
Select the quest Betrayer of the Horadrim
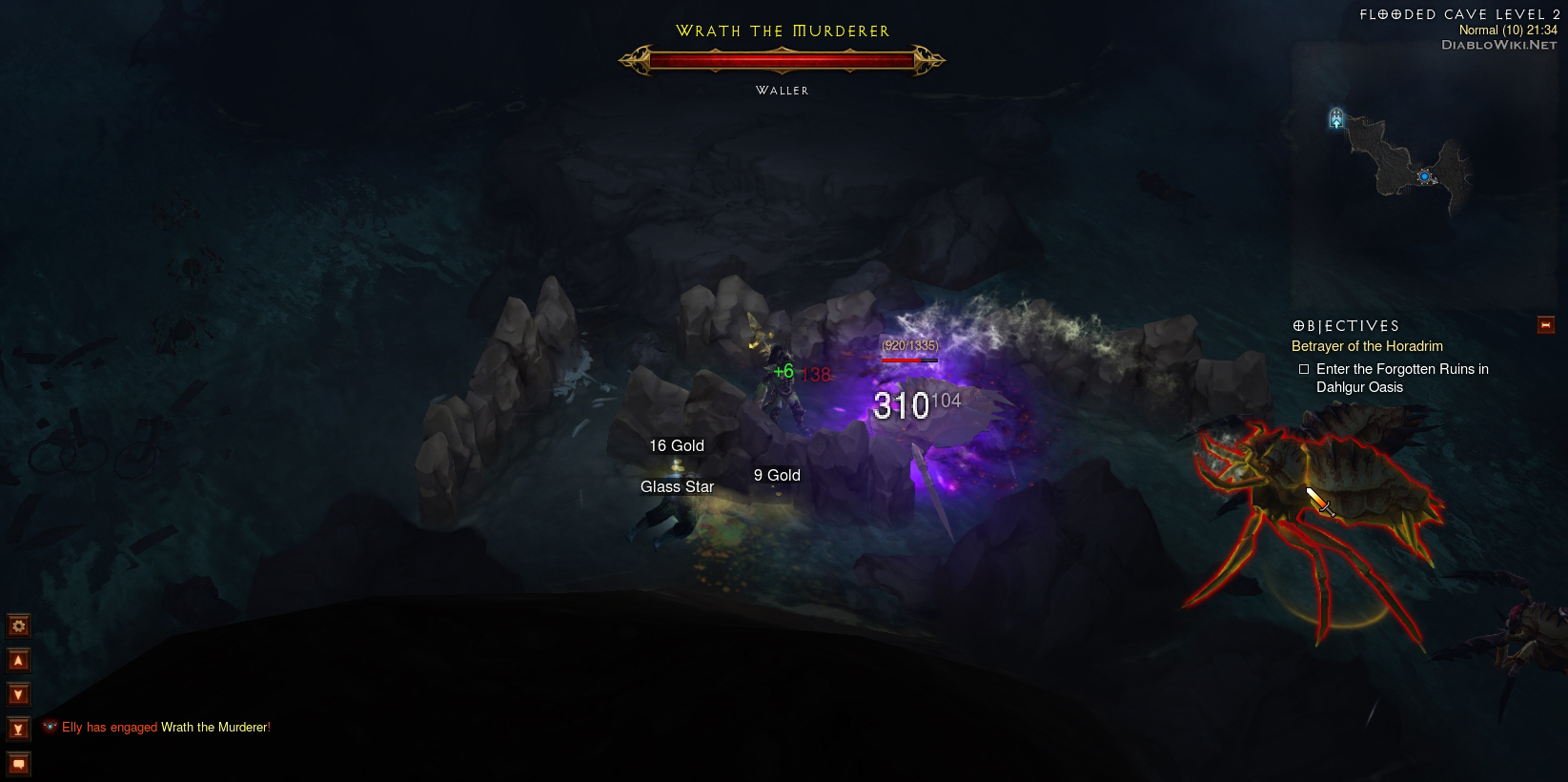(x=1367, y=346)
